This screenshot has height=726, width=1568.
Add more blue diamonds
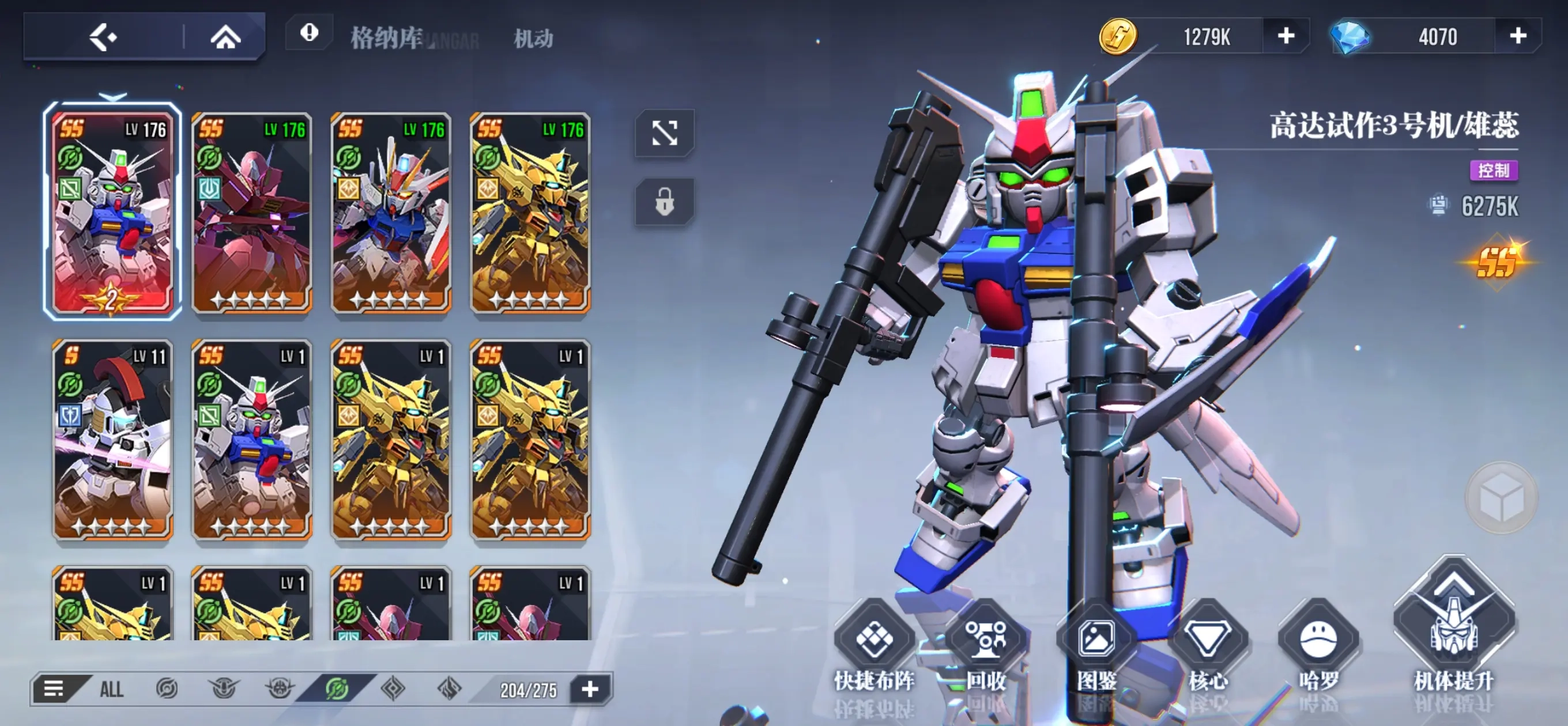tap(1517, 36)
